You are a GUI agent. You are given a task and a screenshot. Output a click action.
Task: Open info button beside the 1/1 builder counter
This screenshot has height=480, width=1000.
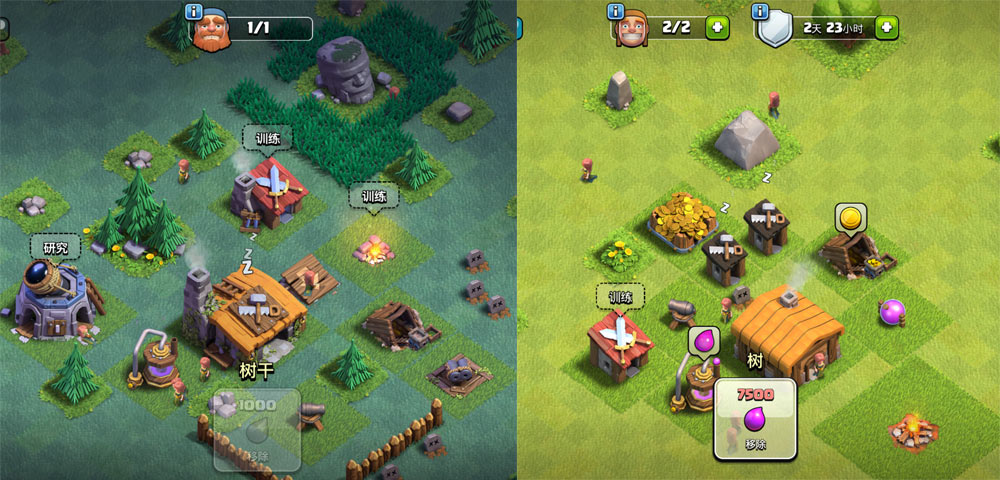tap(194, 12)
